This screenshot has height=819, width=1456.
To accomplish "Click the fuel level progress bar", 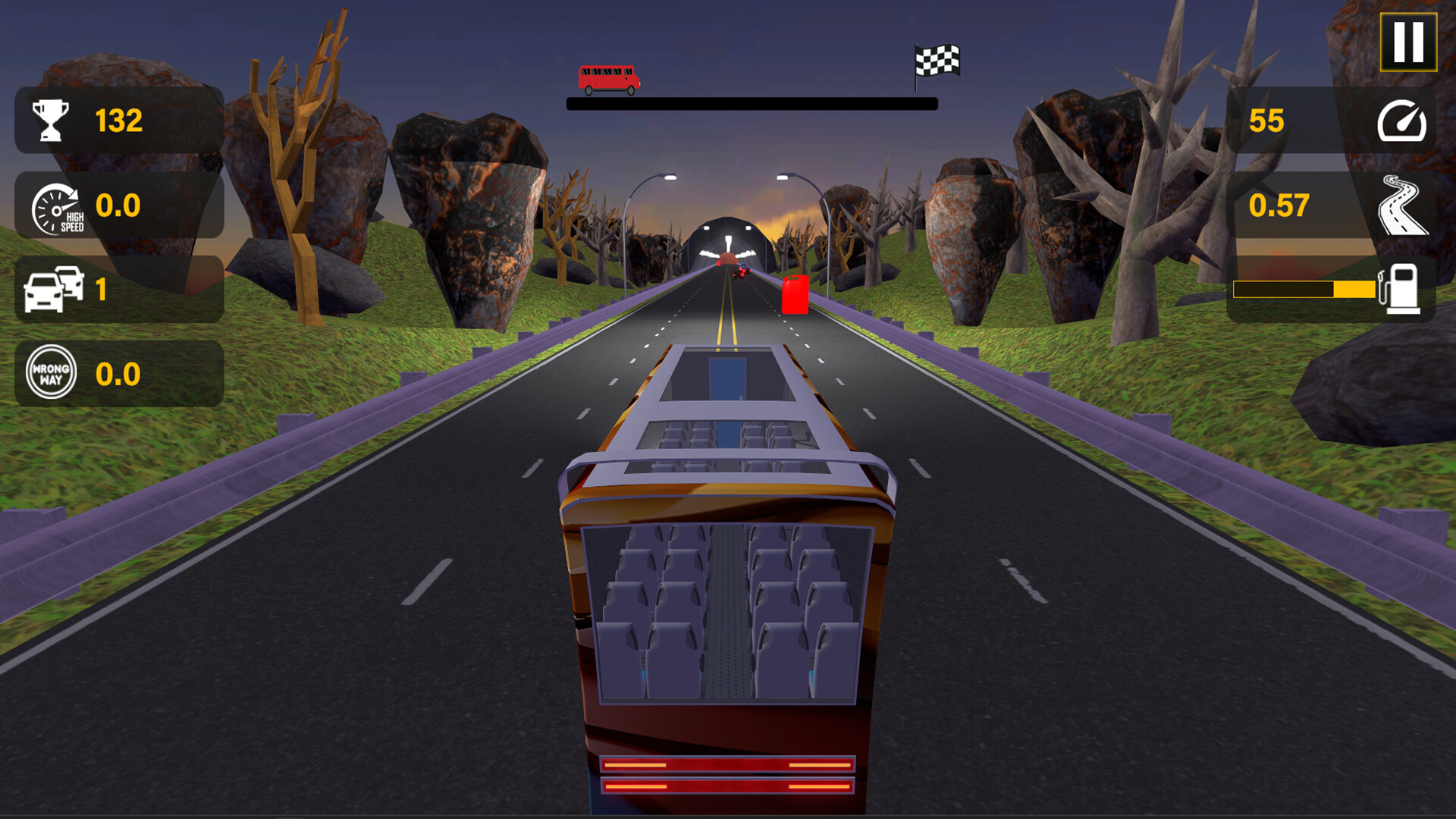I will pos(1306,288).
